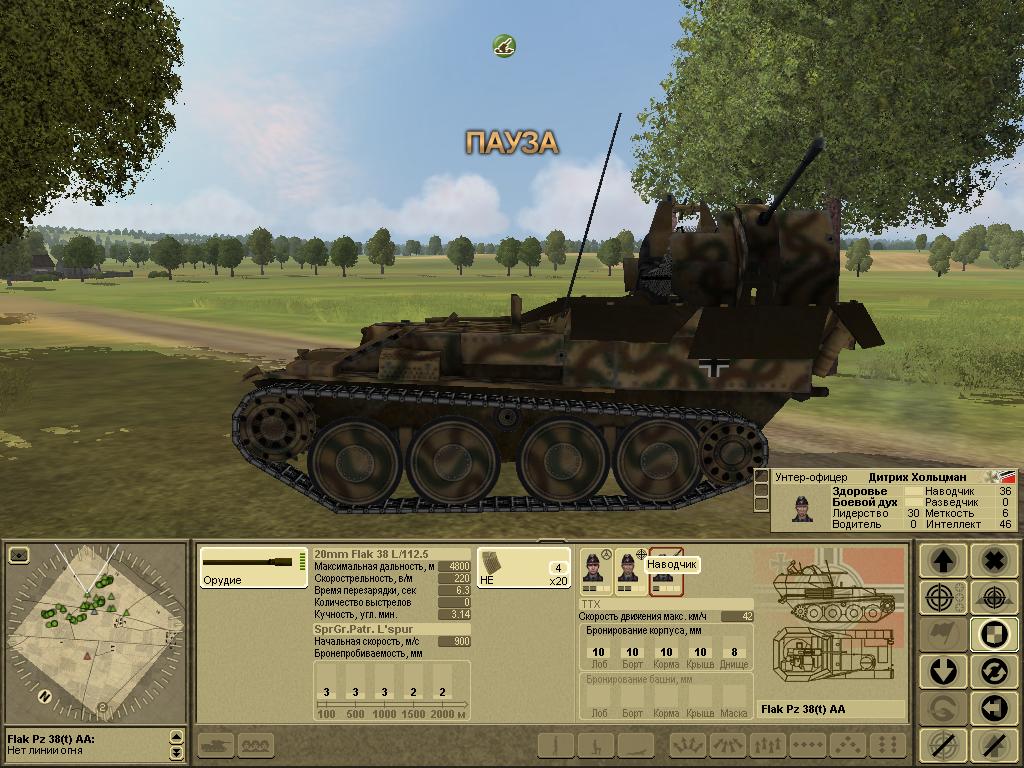The image size is (1024, 768).
Task: Toggle the crossed-out arrow hold-movement button
Action: coord(993,744)
